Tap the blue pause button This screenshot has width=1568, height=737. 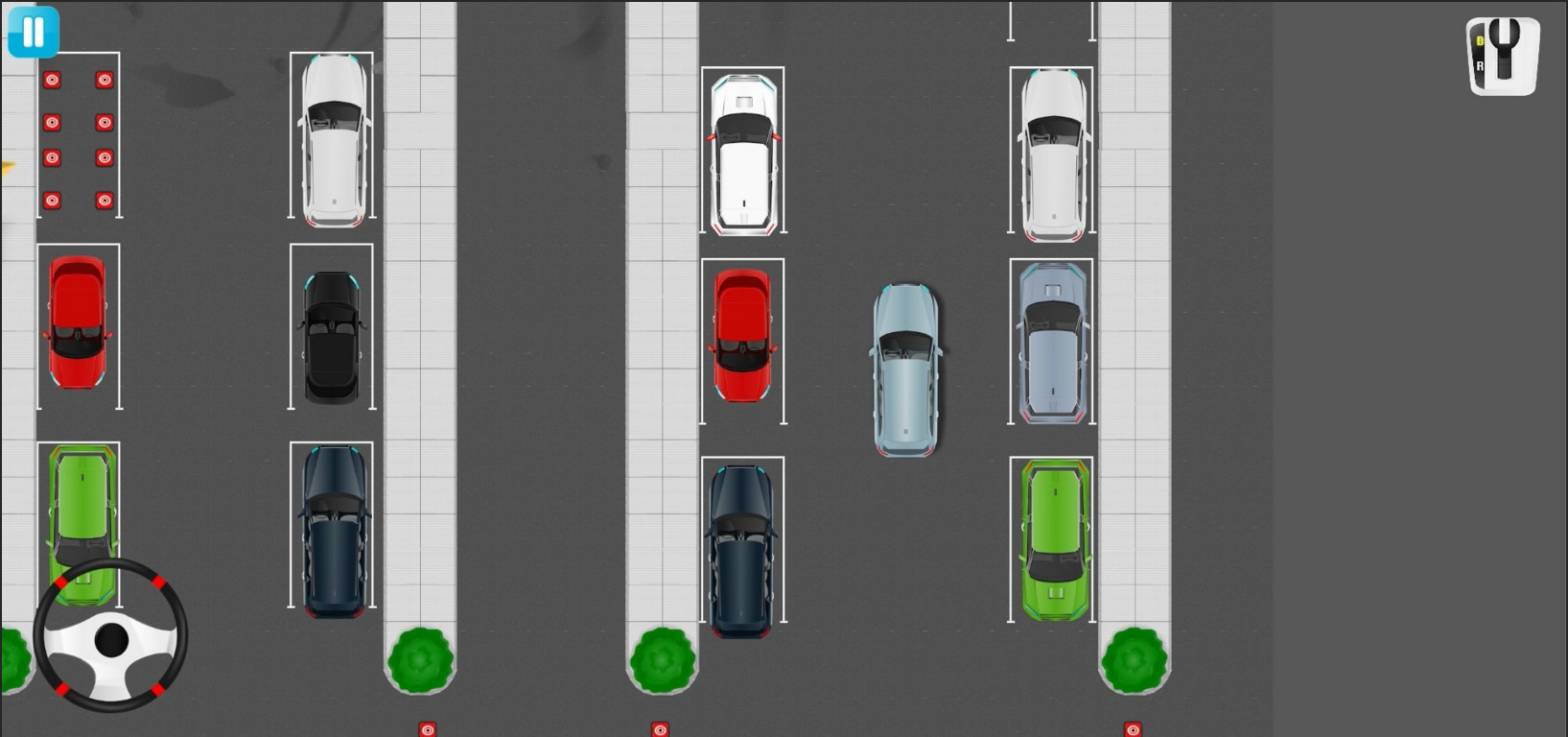(x=33, y=32)
